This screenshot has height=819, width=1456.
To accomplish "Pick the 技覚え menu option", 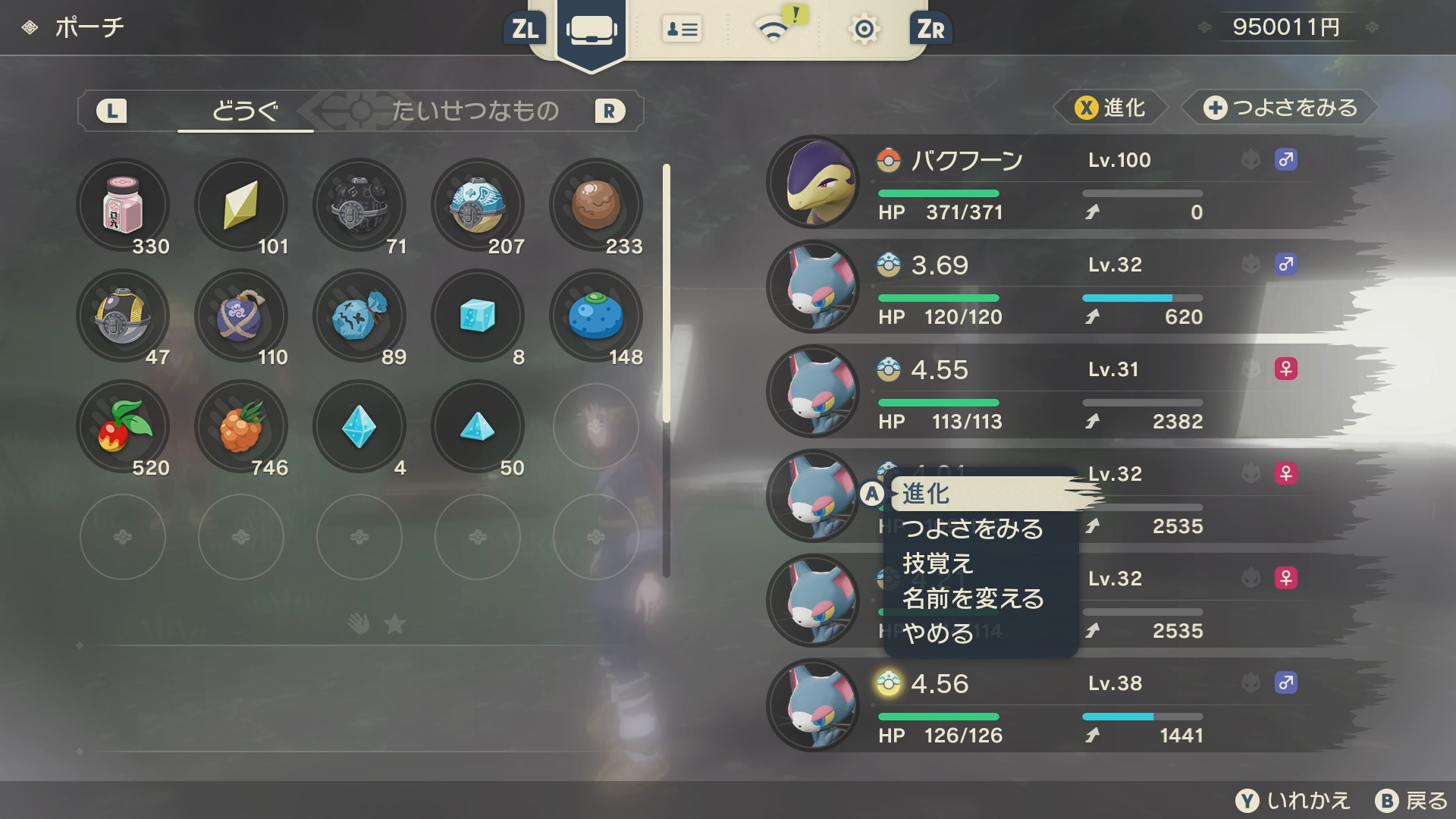I will [x=938, y=563].
